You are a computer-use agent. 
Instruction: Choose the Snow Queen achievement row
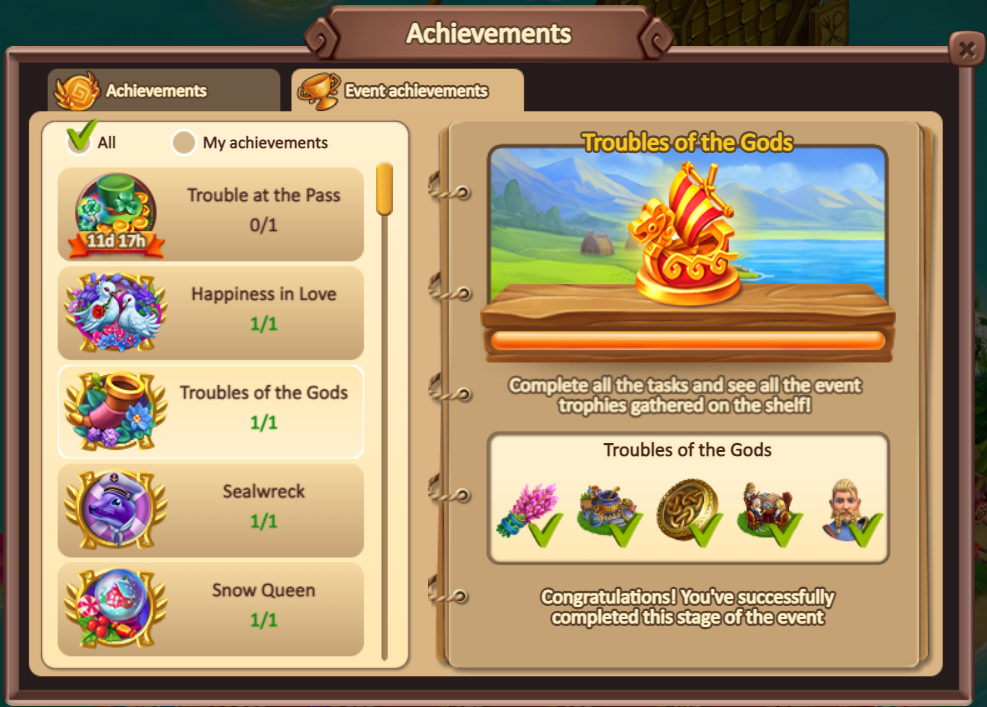click(x=211, y=608)
